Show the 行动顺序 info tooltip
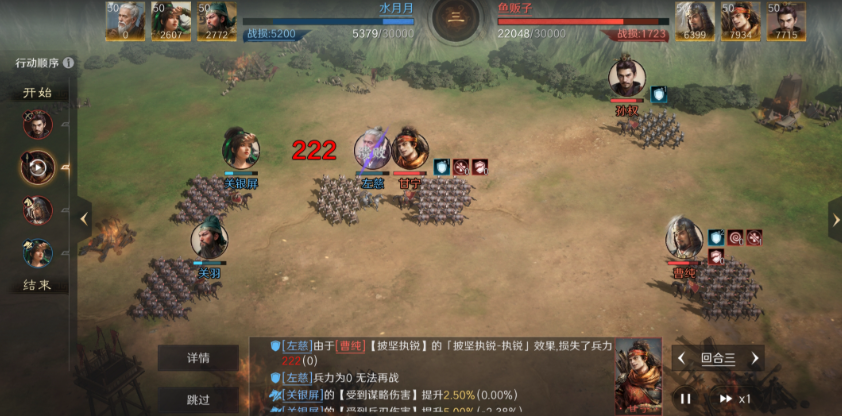The image size is (842, 416). [x=68, y=63]
